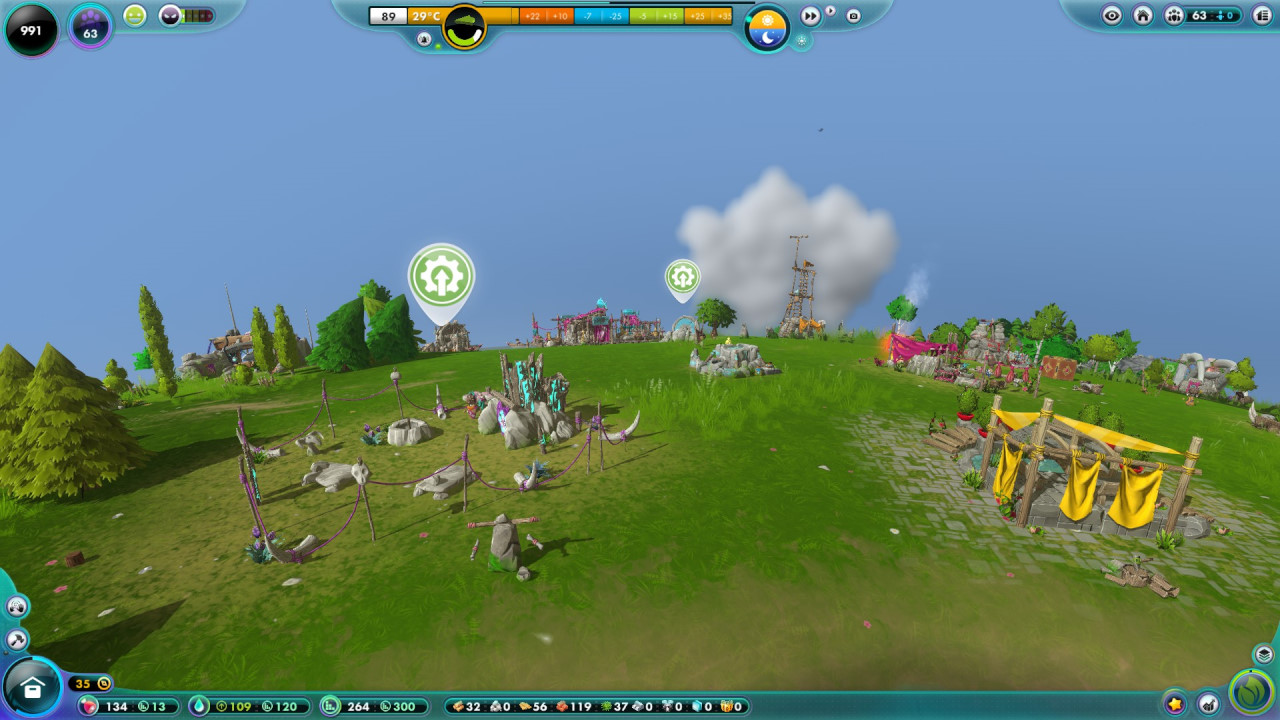Viewport: 1280px width, 720px height.
Task: Toggle the eye visibility icon
Action: (1112, 15)
